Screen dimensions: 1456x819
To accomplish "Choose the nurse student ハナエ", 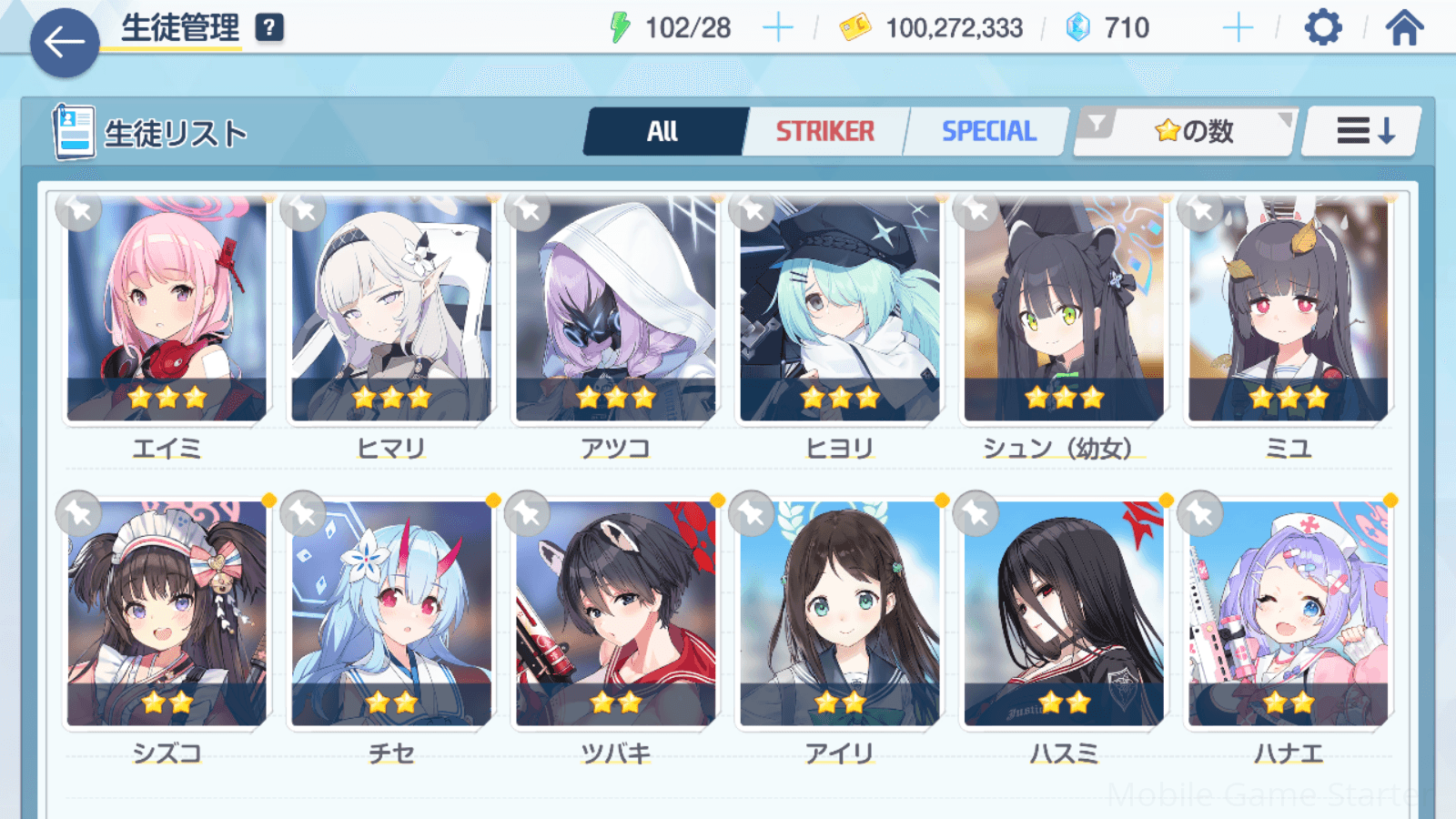I will [1288, 614].
